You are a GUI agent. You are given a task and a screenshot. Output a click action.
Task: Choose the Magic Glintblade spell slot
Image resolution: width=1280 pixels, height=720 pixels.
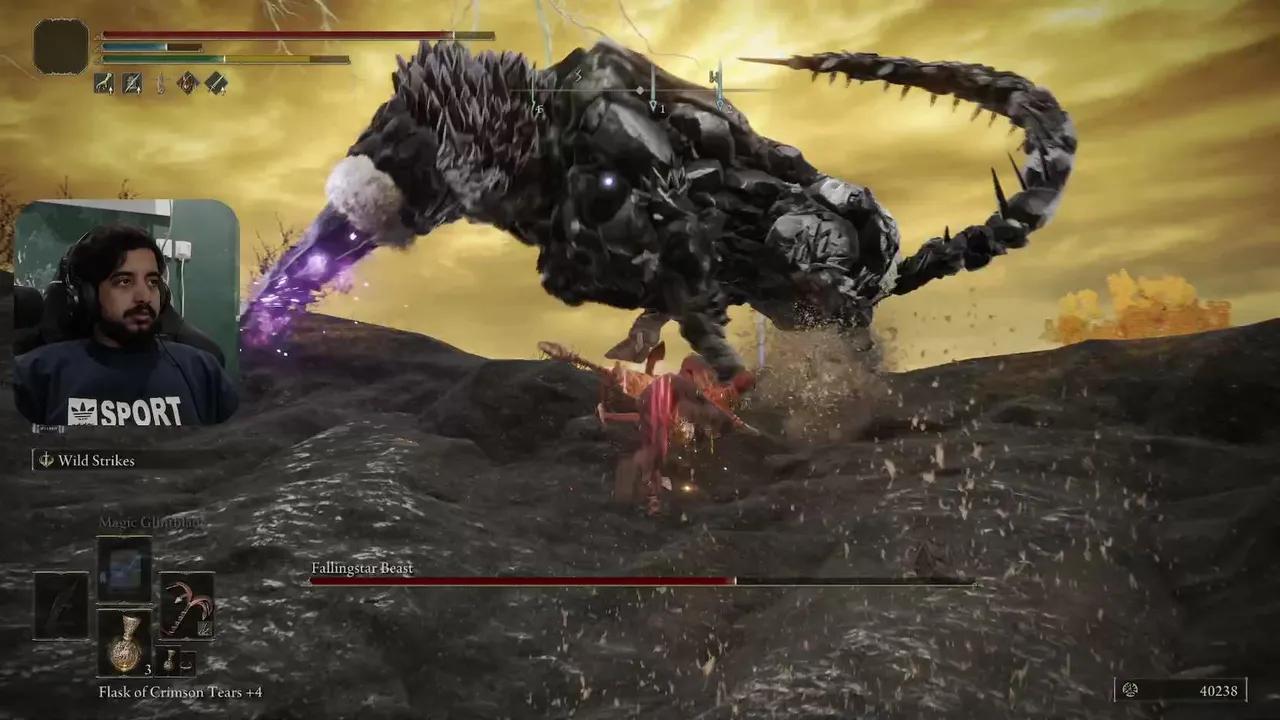pos(124,569)
